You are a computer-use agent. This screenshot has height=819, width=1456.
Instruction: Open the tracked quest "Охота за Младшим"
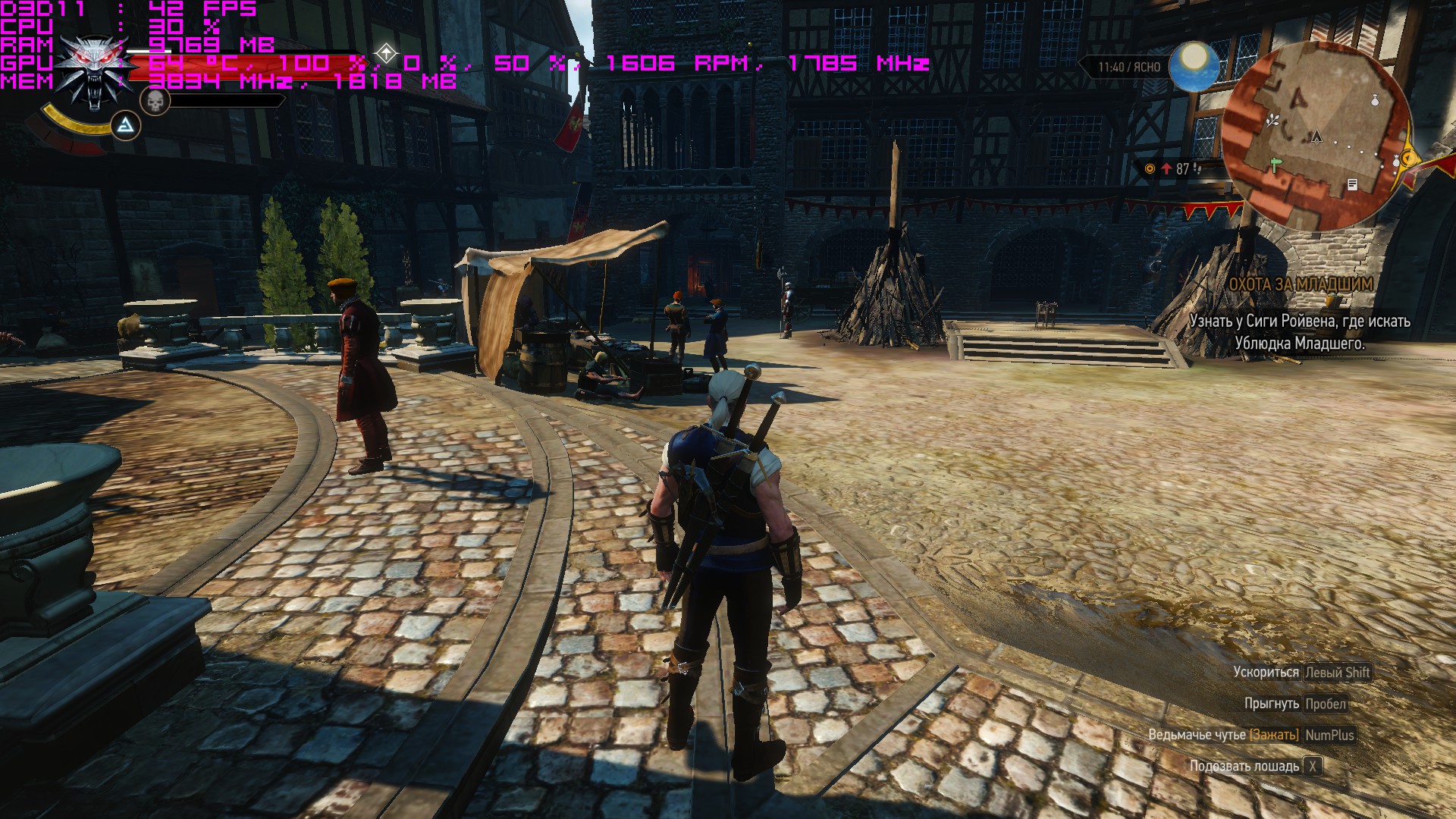tap(1300, 284)
